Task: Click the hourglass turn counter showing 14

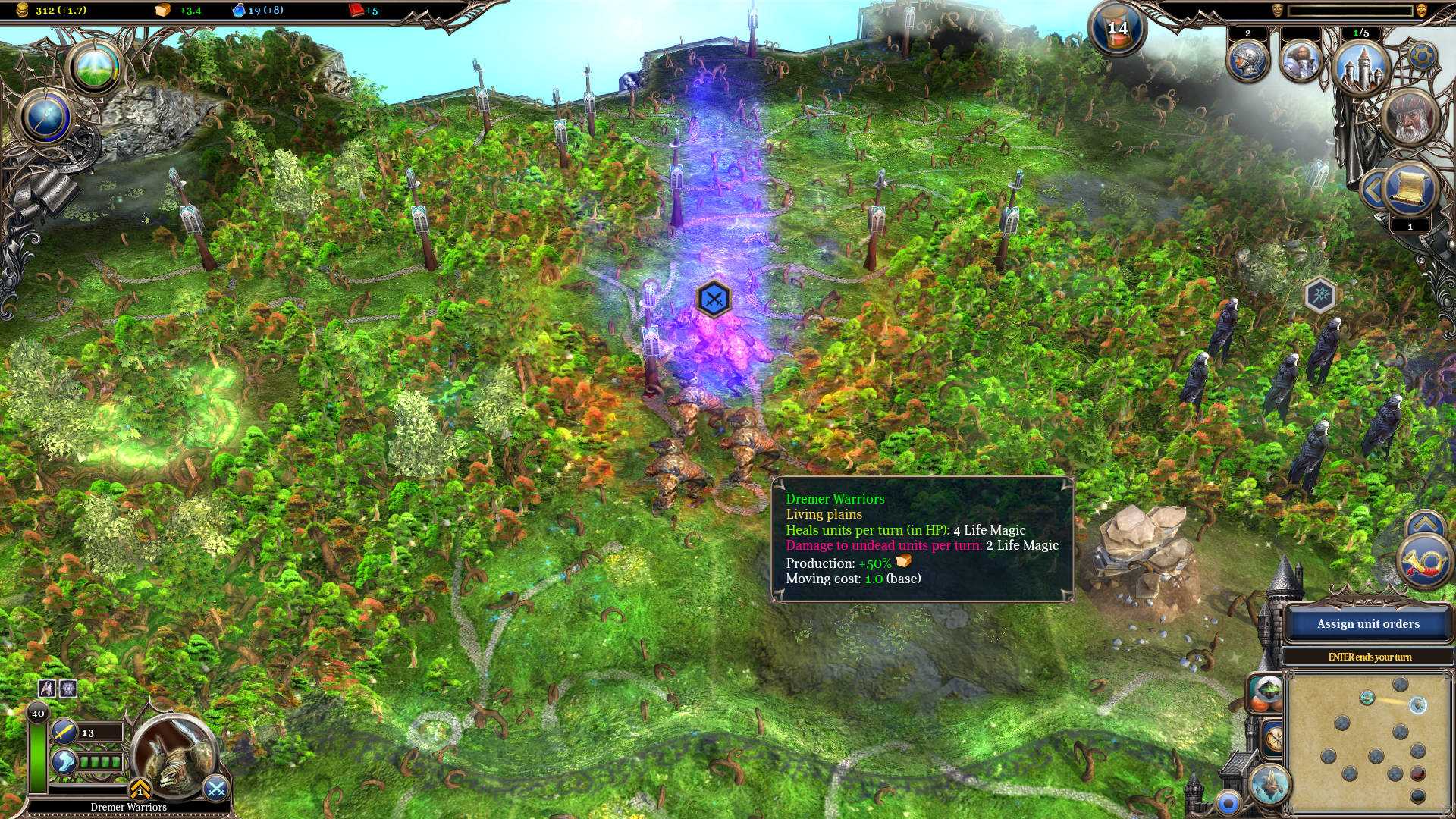Action: pos(1117,28)
